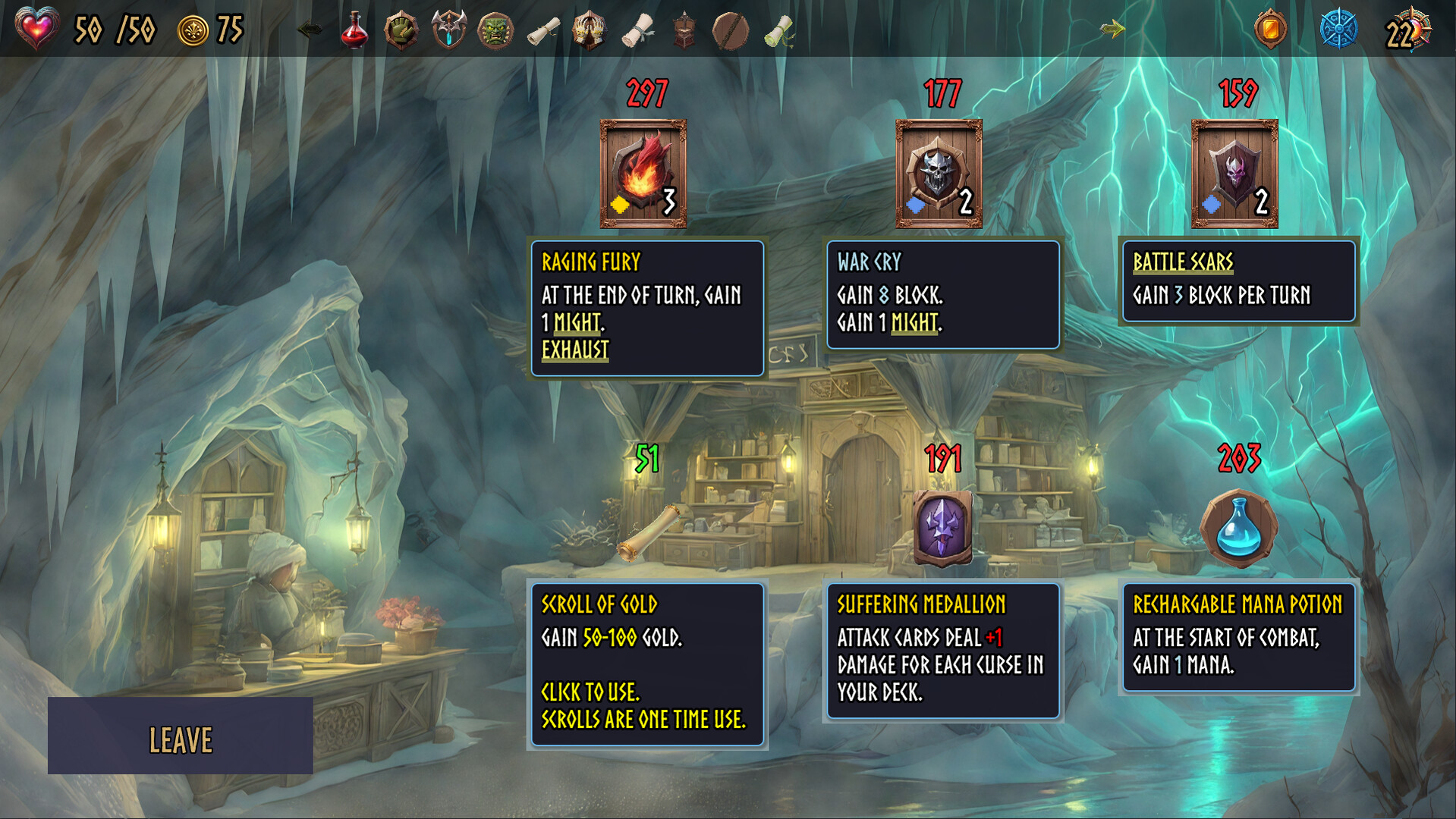Click the green orc mask relic

point(495,30)
